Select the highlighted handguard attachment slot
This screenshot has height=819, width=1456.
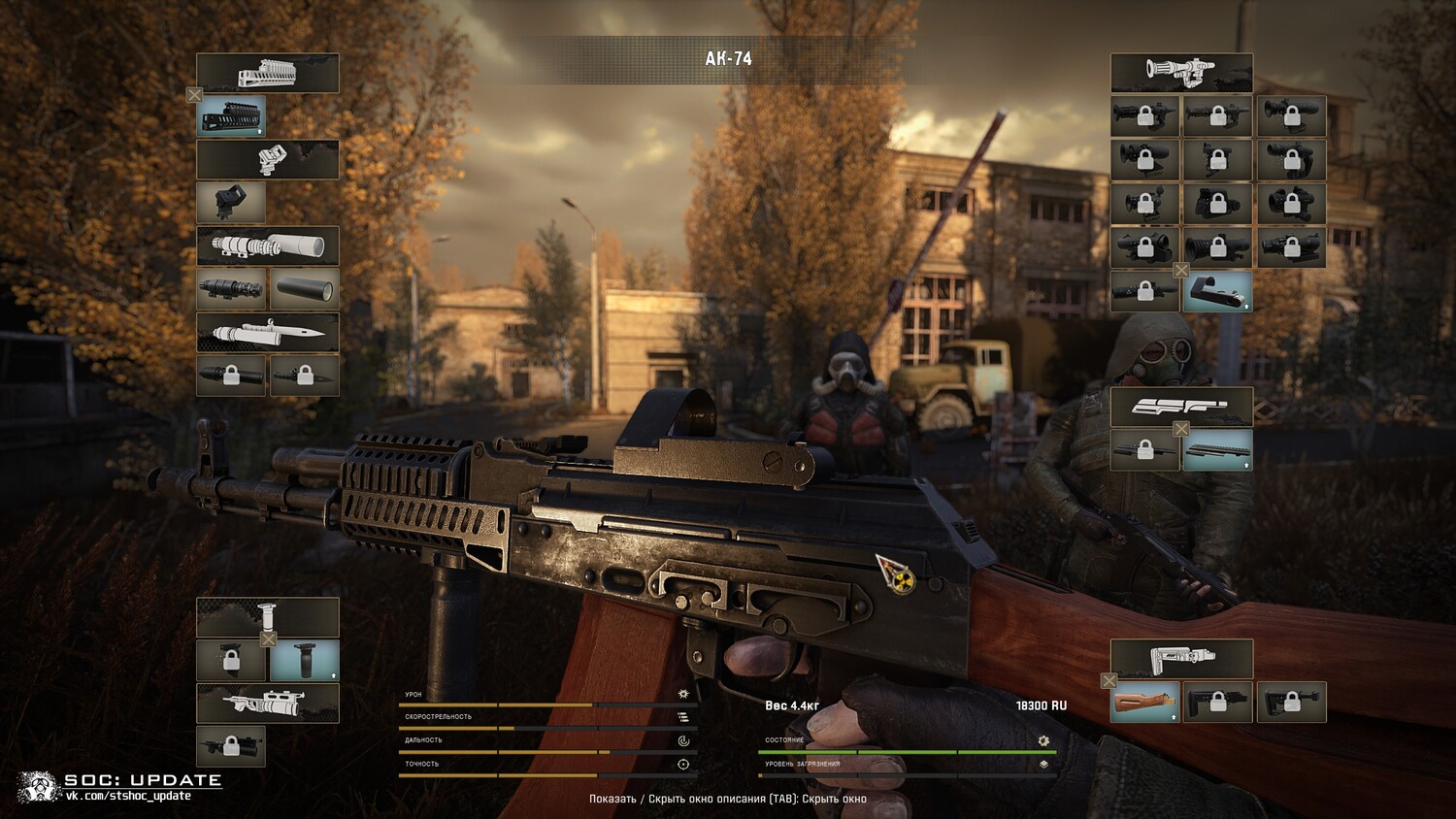[x=231, y=116]
